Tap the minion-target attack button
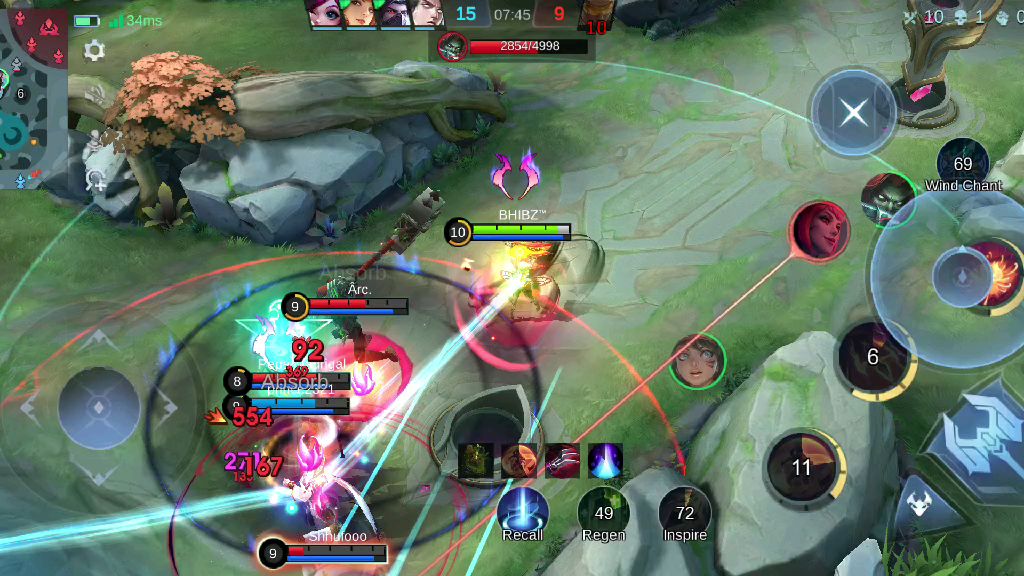1024x576 pixels. click(x=917, y=503)
